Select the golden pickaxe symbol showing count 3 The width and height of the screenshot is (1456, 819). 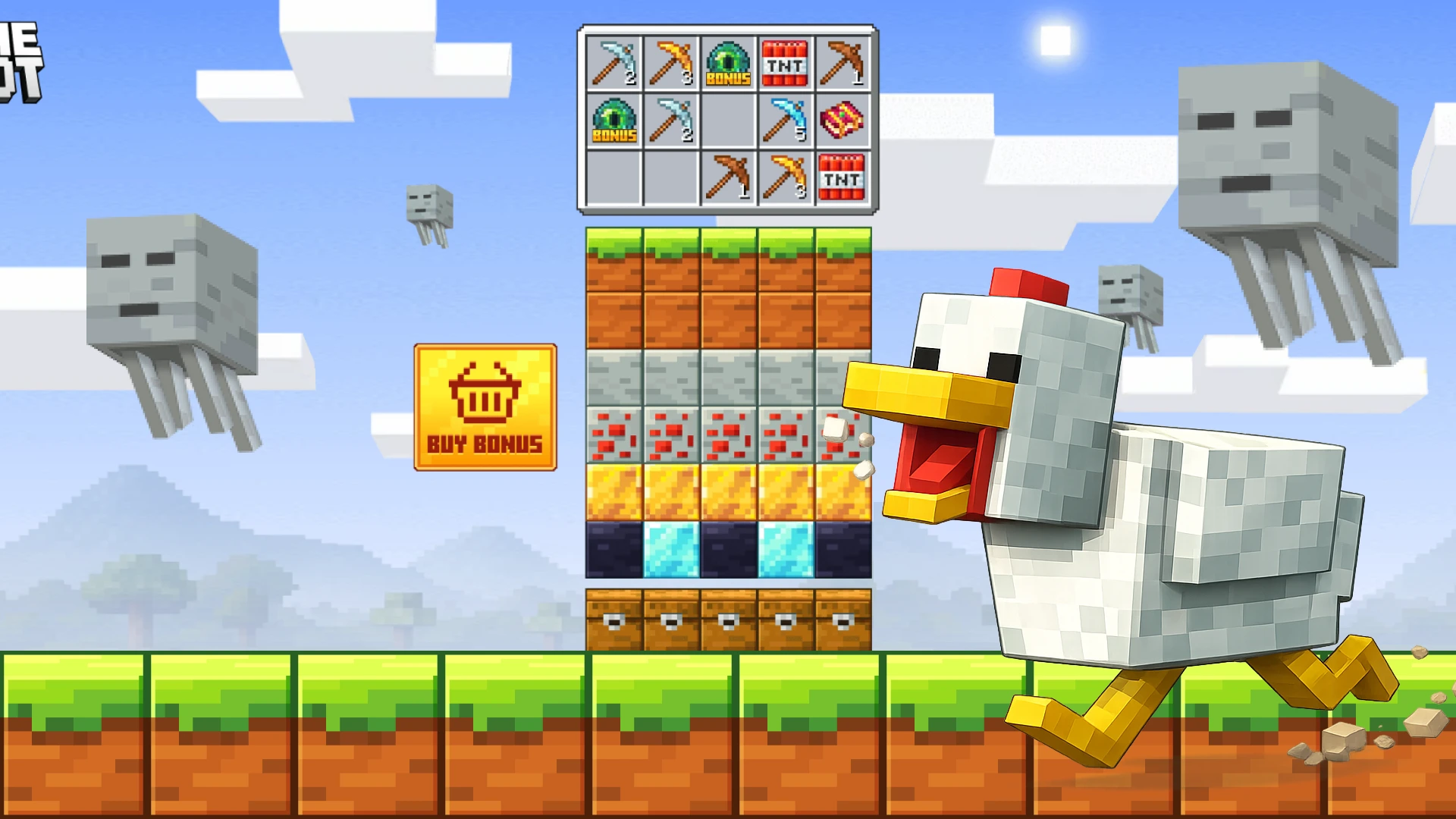point(672,64)
